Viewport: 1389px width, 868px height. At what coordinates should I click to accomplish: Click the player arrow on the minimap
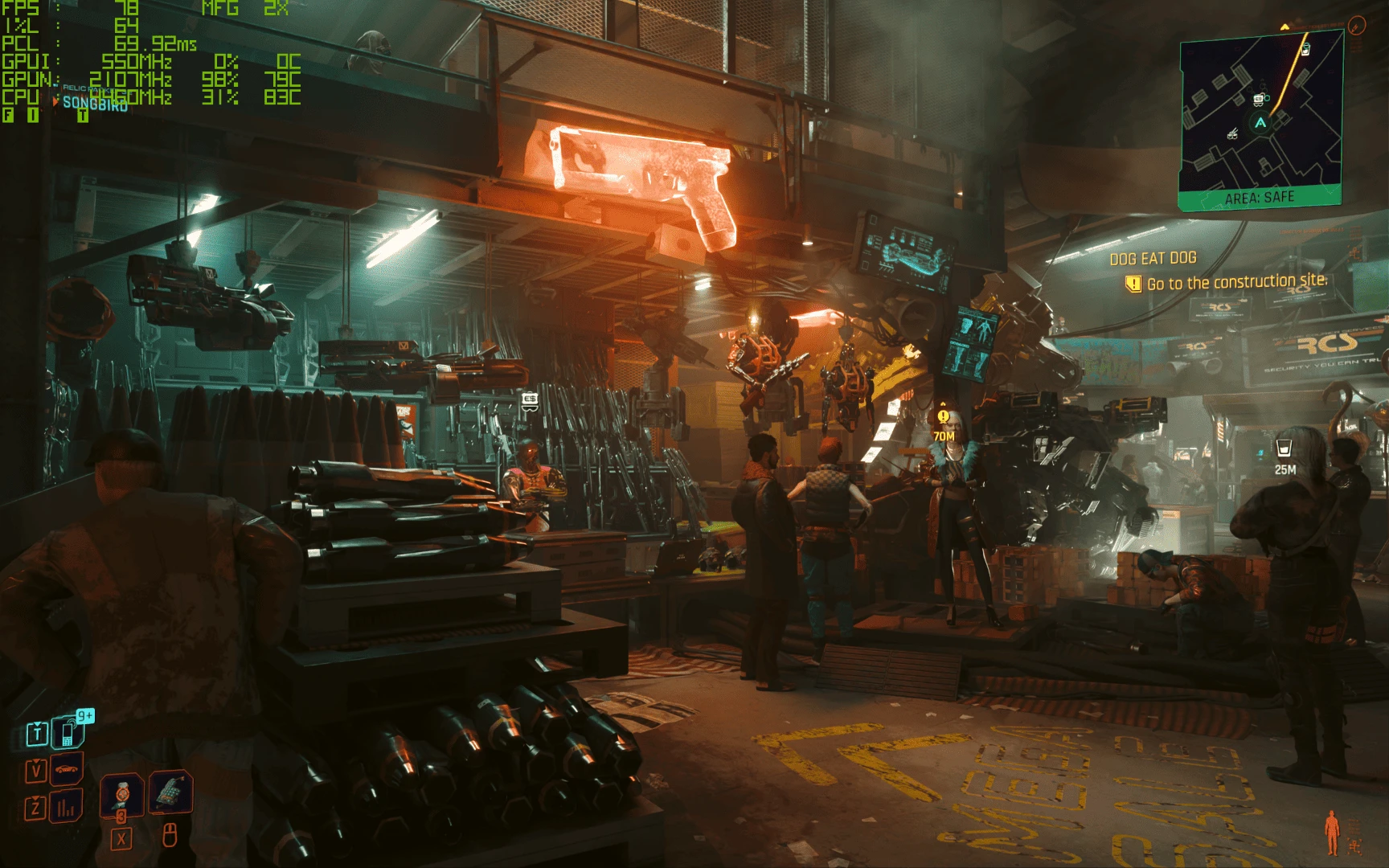[1260, 123]
